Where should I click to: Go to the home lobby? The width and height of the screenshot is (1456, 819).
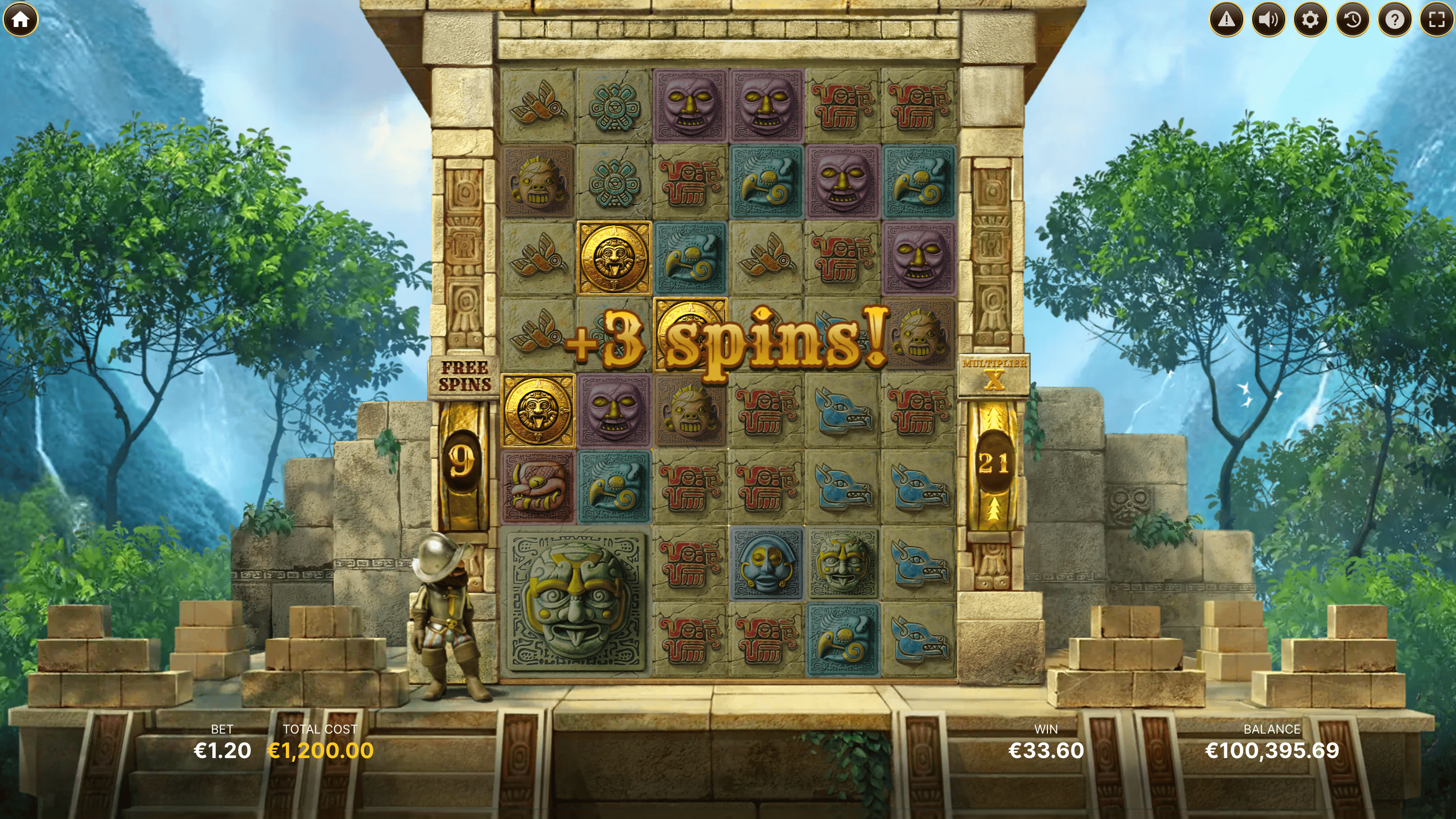(20, 20)
